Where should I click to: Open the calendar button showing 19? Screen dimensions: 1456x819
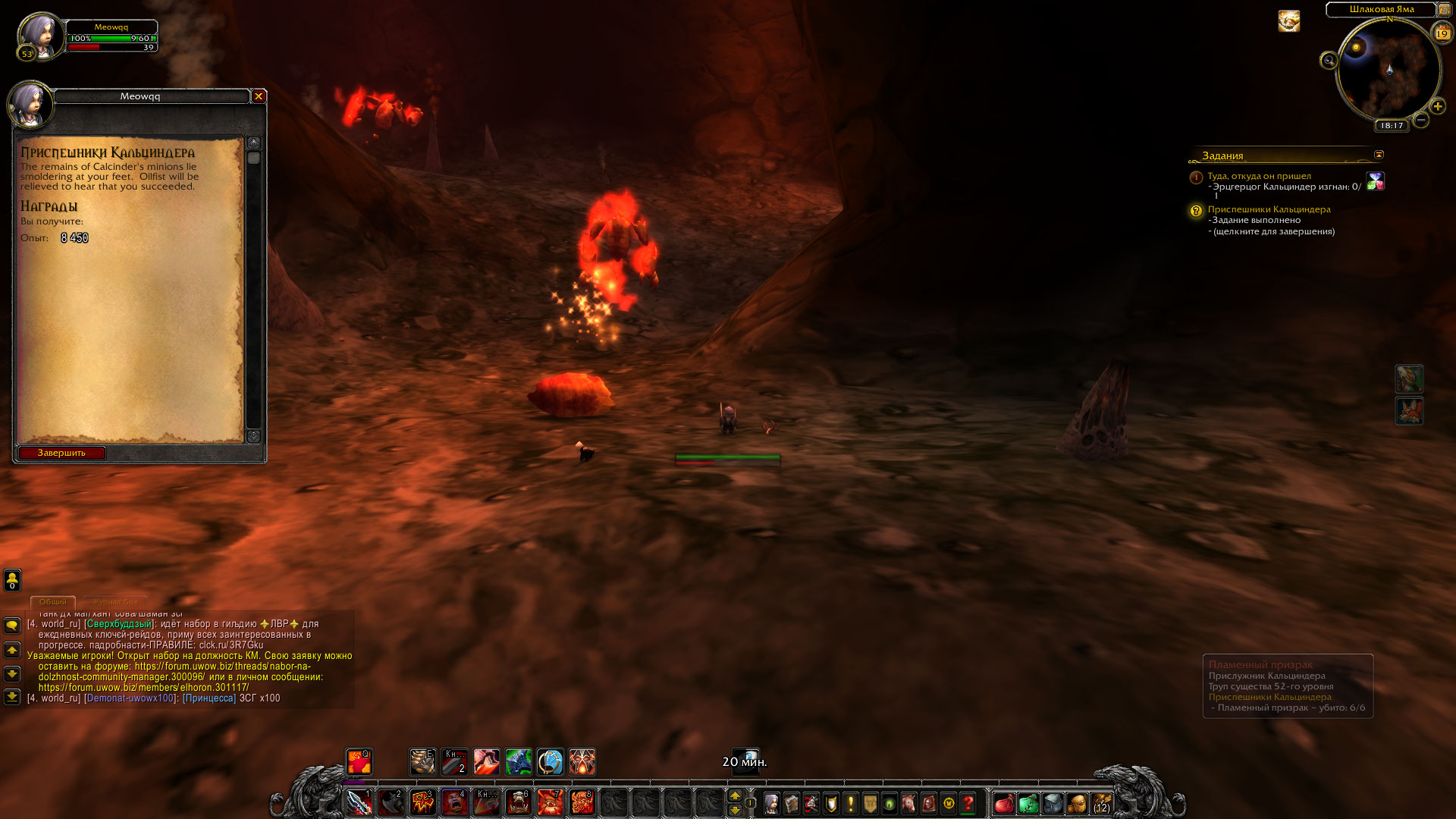pyautogui.click(x=1442, y=33)
